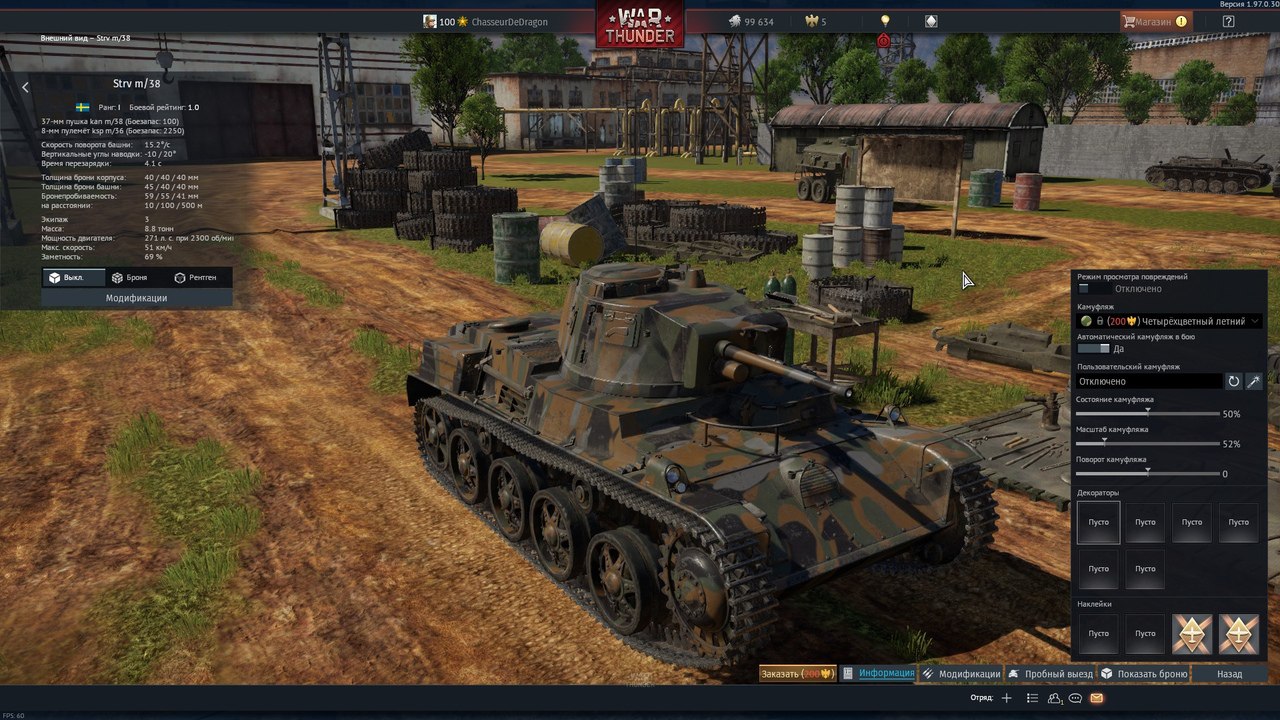Screen dimensions: 1280x720
Task: Open the help question mark button
Action: (1228, 21)
